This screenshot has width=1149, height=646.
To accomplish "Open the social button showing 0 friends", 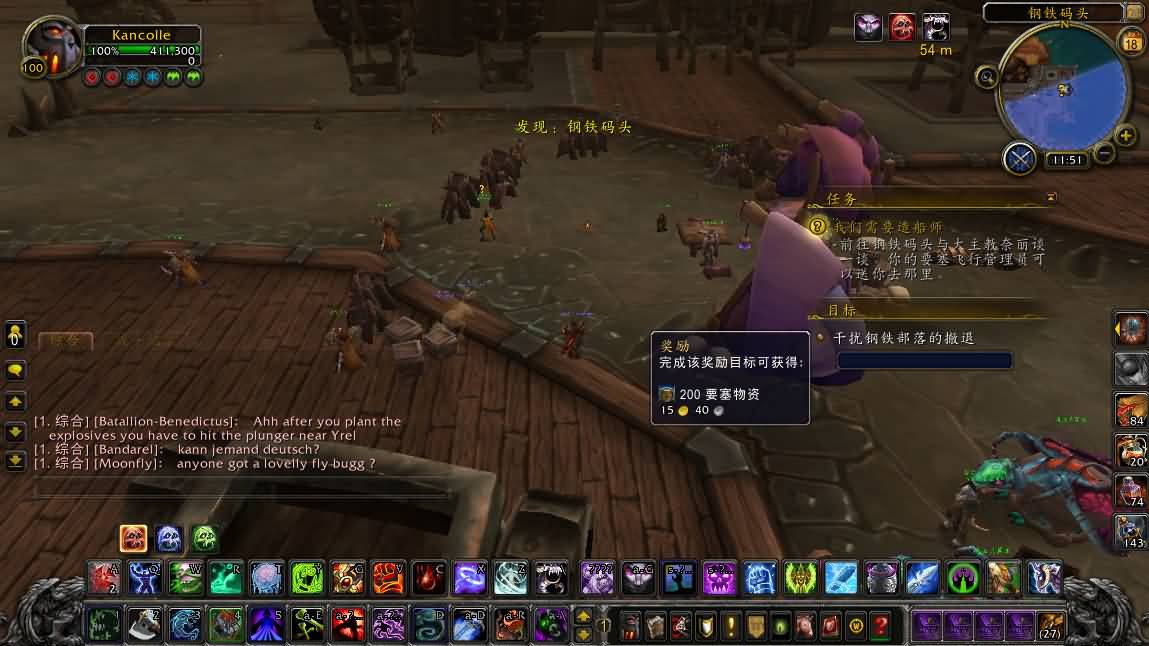I will tap(16, 334).
